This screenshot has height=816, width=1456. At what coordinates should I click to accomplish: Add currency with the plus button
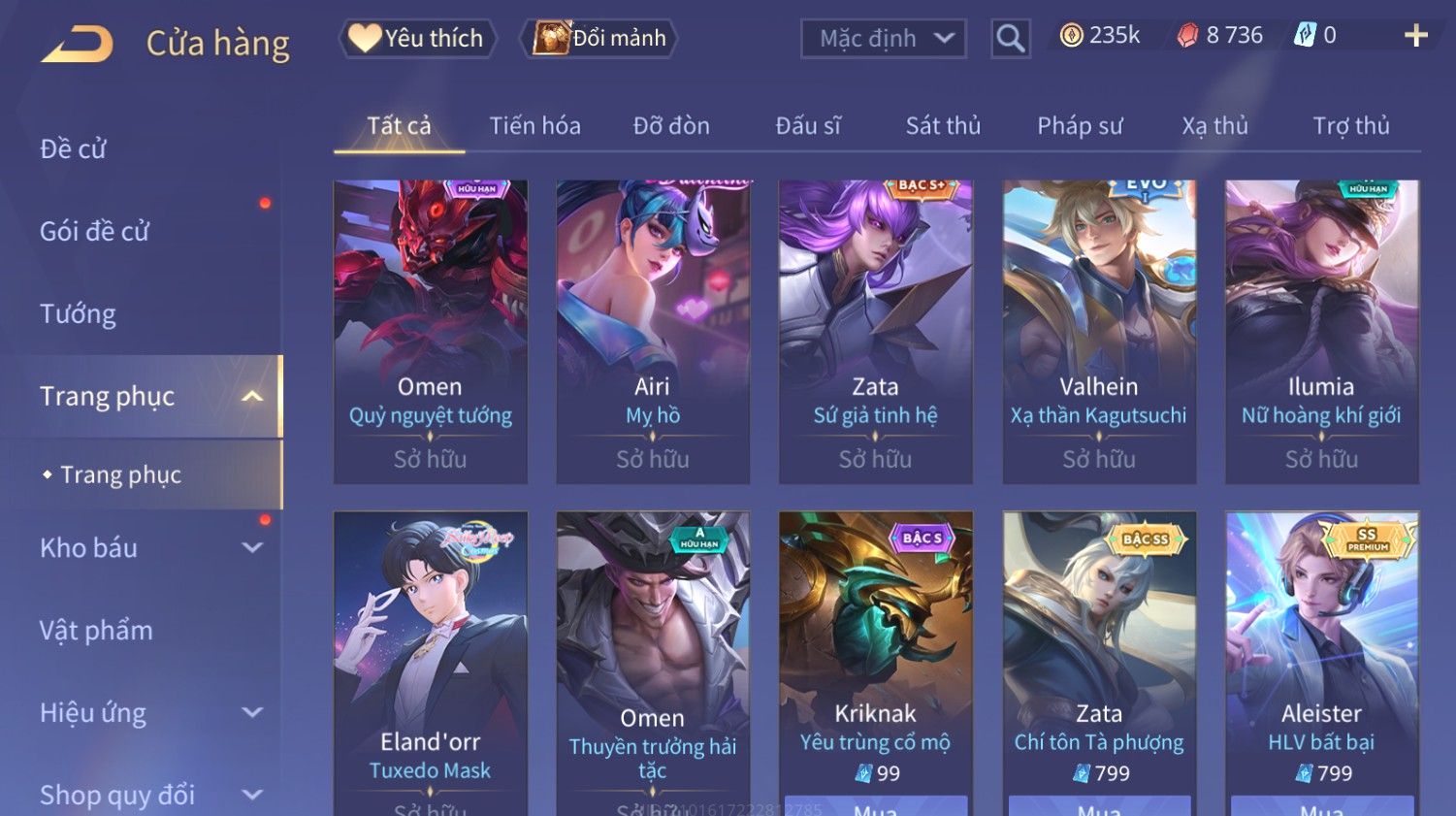[1415, 36]
